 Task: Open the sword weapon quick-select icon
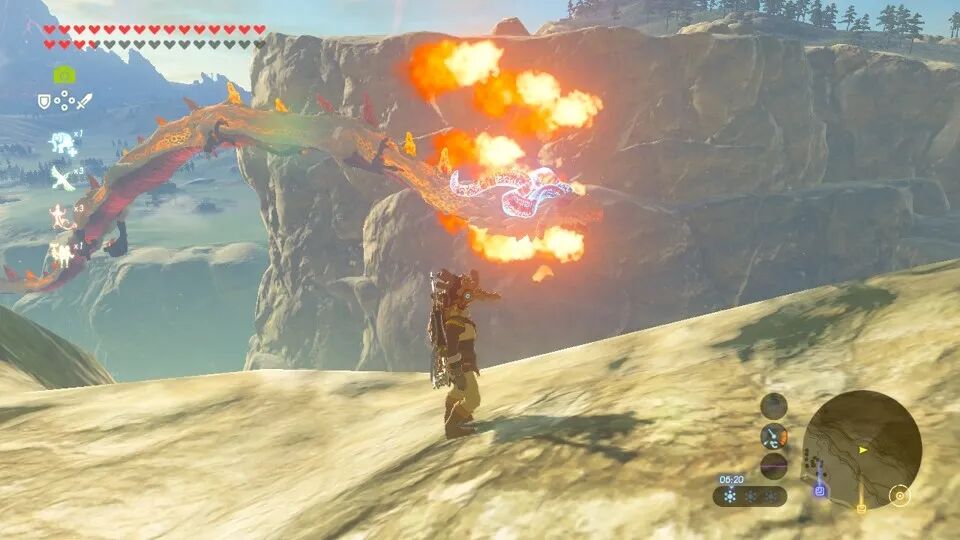(x=83, y=101)
